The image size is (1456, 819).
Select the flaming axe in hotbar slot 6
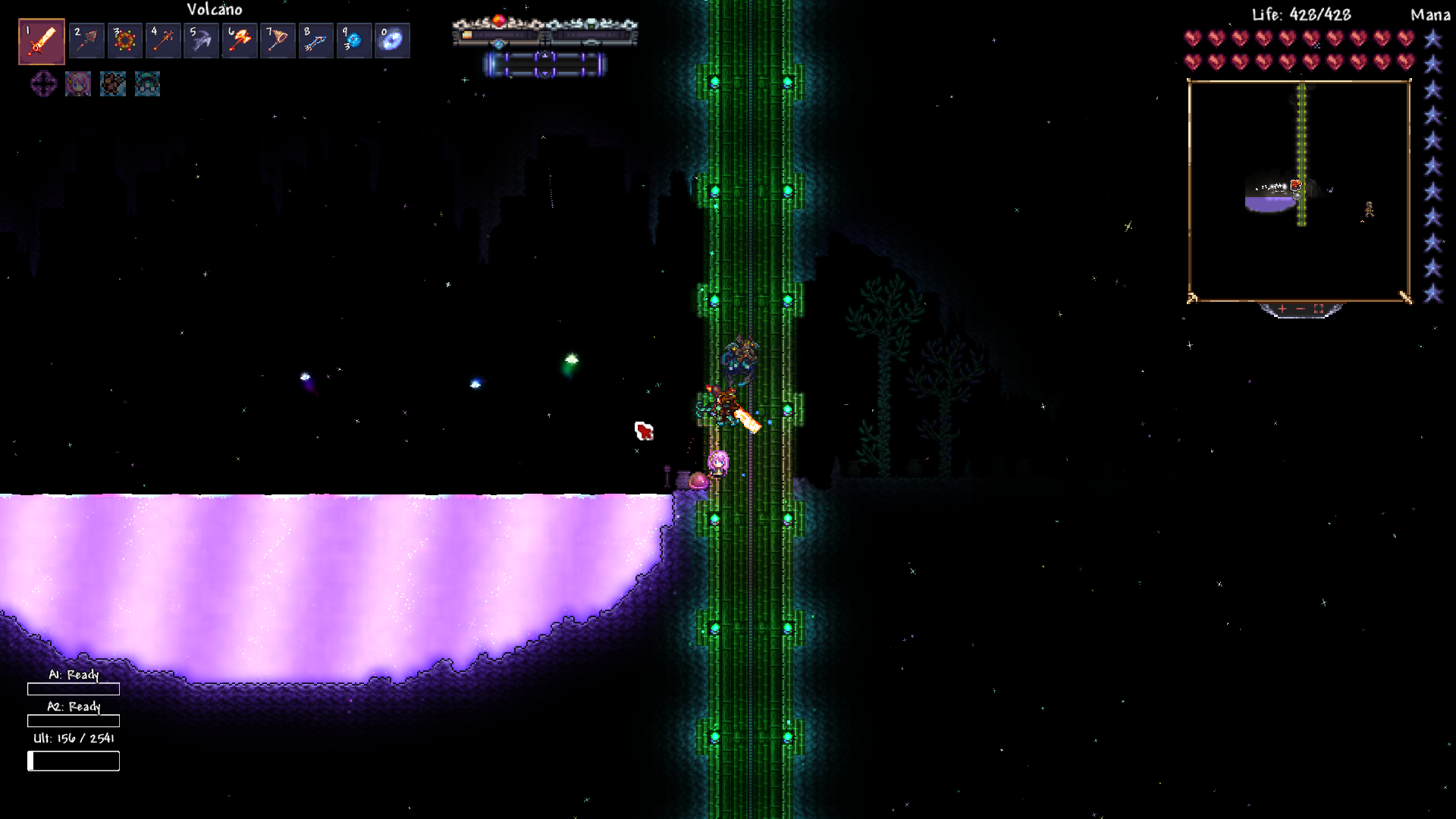[x=240, y=39]
